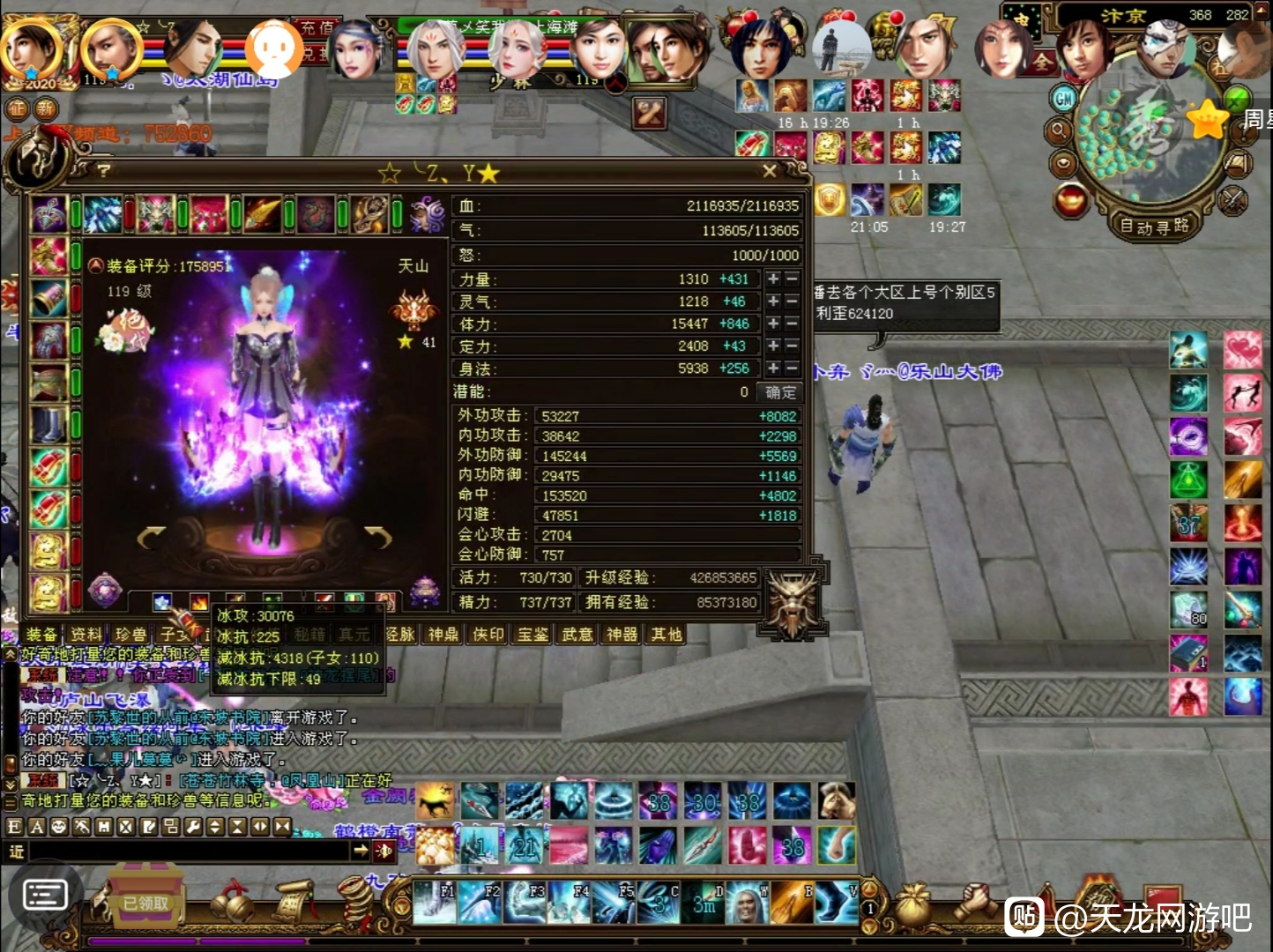Screen dimensions: 1273x952
Task: Switch to the 资料 tab
Action: (86, 635)
